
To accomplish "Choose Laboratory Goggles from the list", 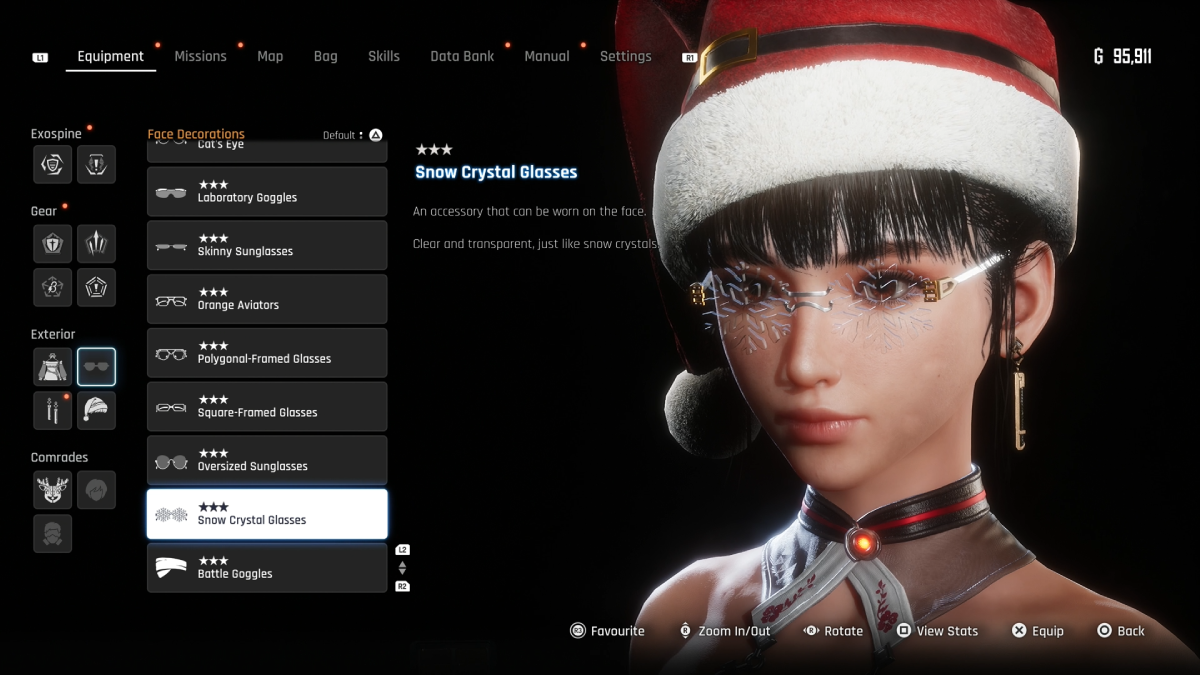I will [x=267, y=192].
